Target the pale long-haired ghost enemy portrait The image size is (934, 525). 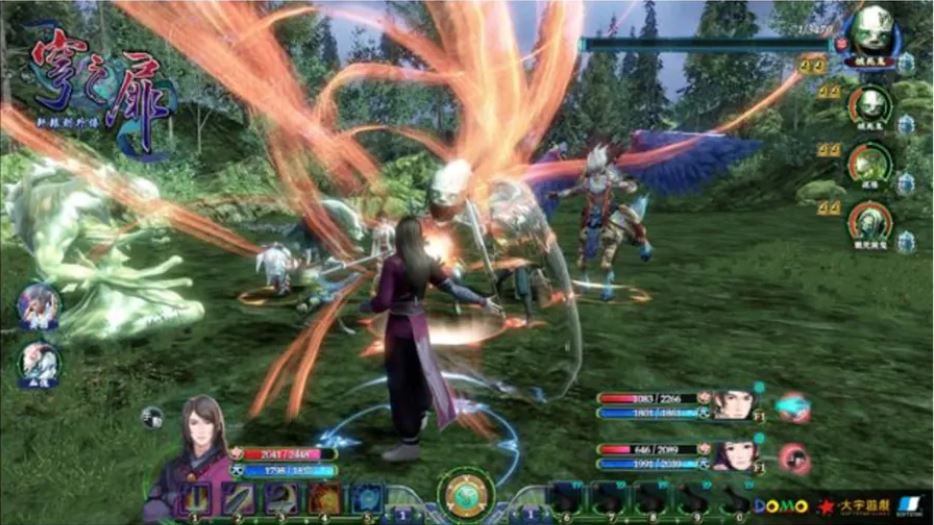(869, 224)
